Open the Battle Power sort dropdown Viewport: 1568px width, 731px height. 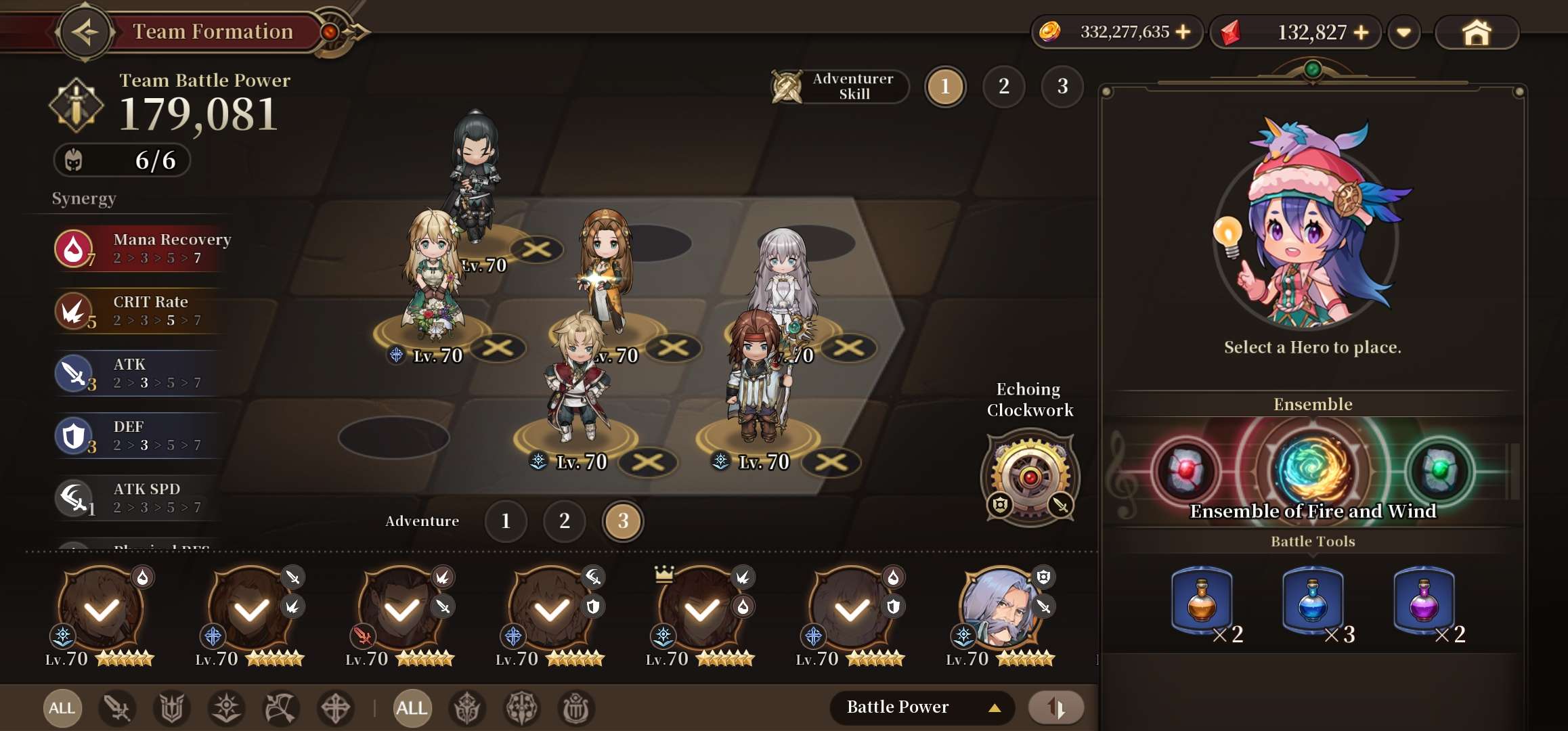921,707
